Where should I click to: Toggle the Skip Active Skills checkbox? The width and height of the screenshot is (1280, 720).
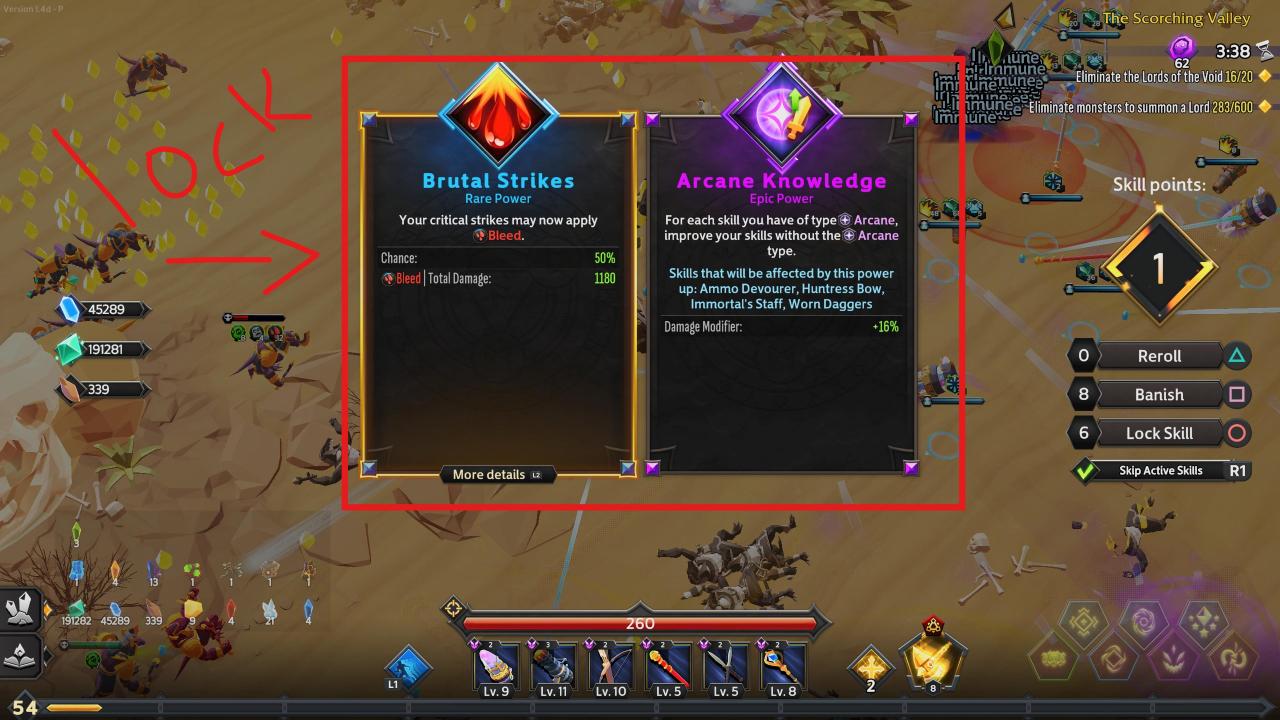[x=1083, y=470]
